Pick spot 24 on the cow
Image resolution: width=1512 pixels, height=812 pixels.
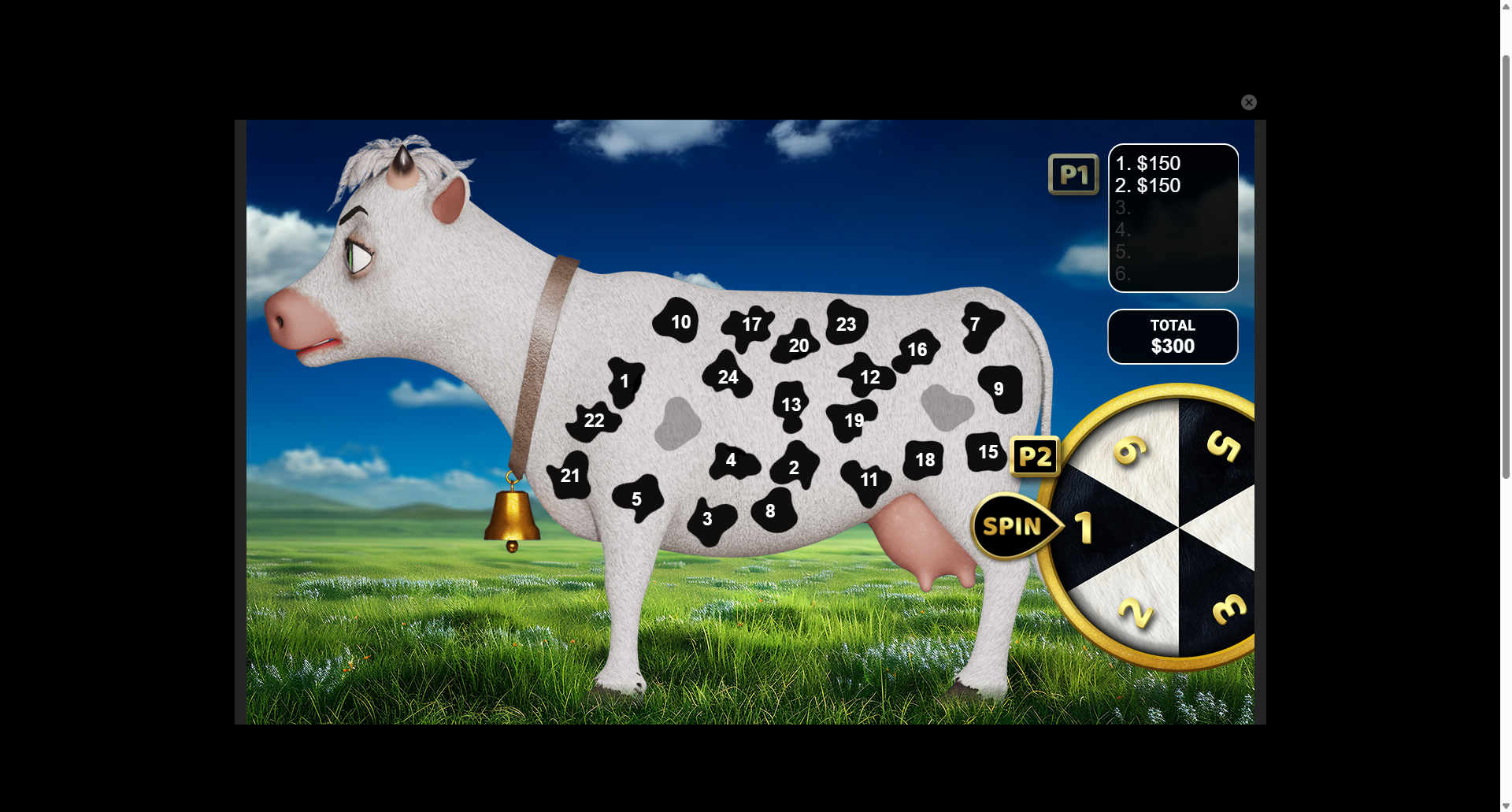click(728, 378)
